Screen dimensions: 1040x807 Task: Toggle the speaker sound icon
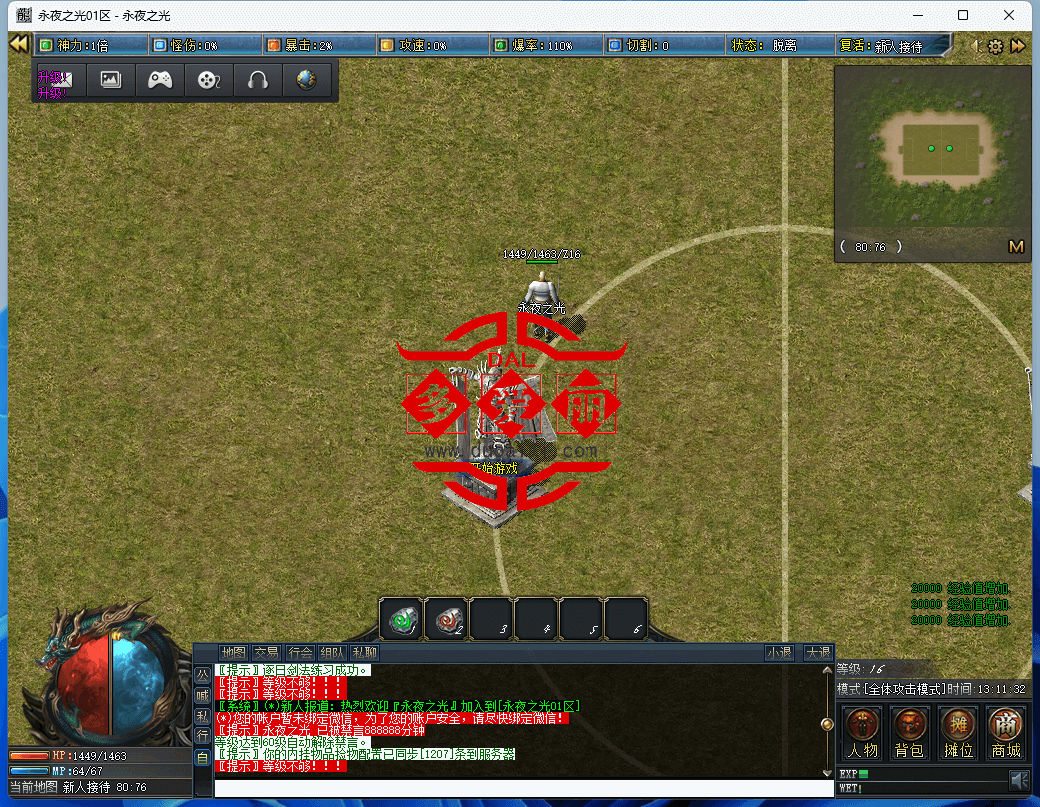click(1018, 779)
